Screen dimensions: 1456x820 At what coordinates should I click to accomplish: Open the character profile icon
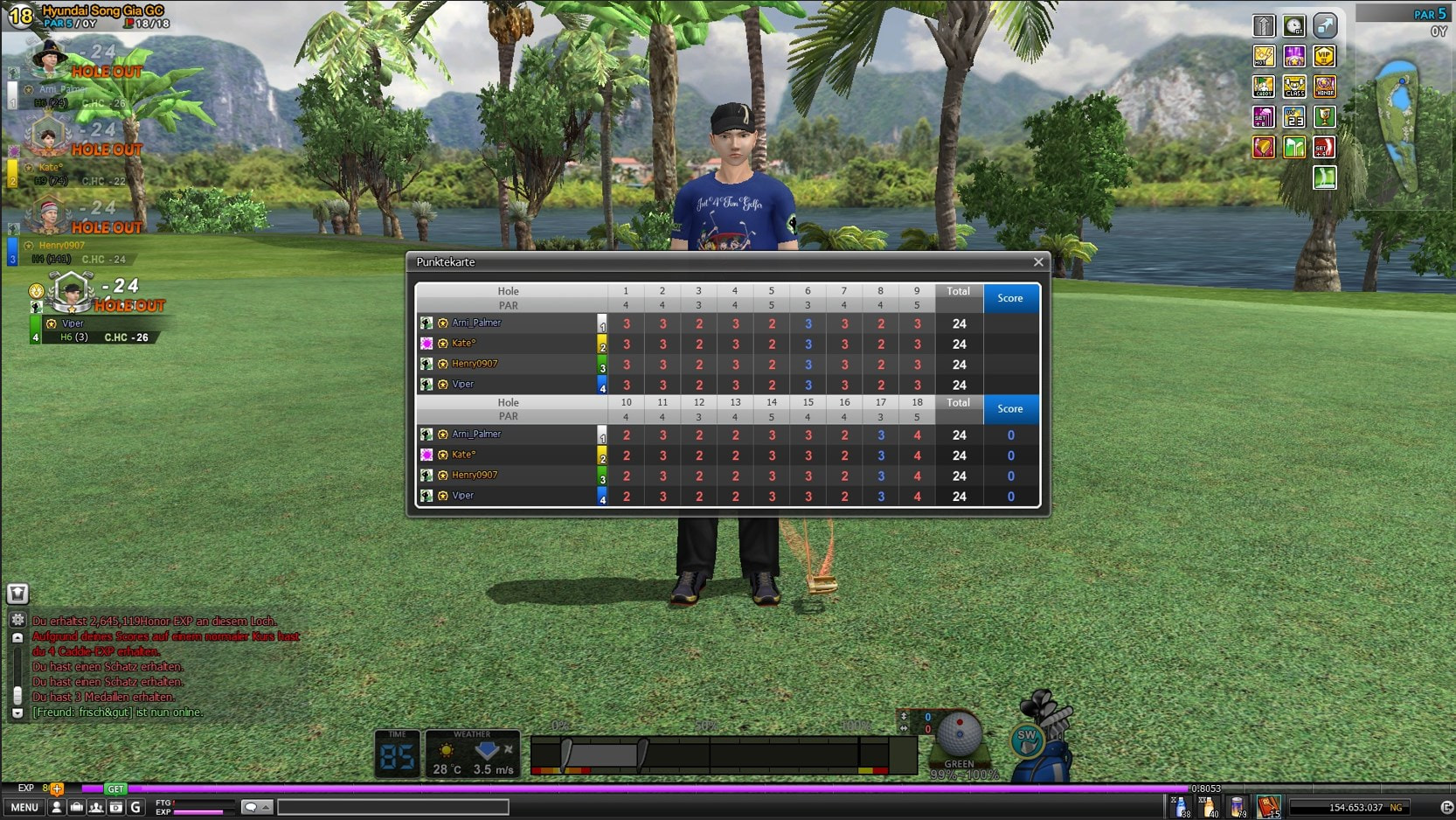click(57, 807)
